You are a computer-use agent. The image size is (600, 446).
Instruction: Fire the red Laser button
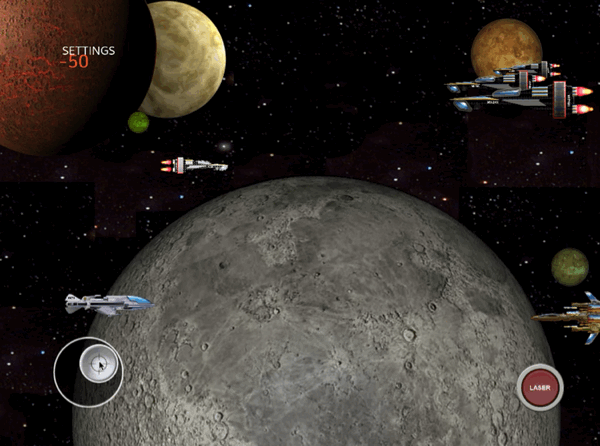coord(540,386)
